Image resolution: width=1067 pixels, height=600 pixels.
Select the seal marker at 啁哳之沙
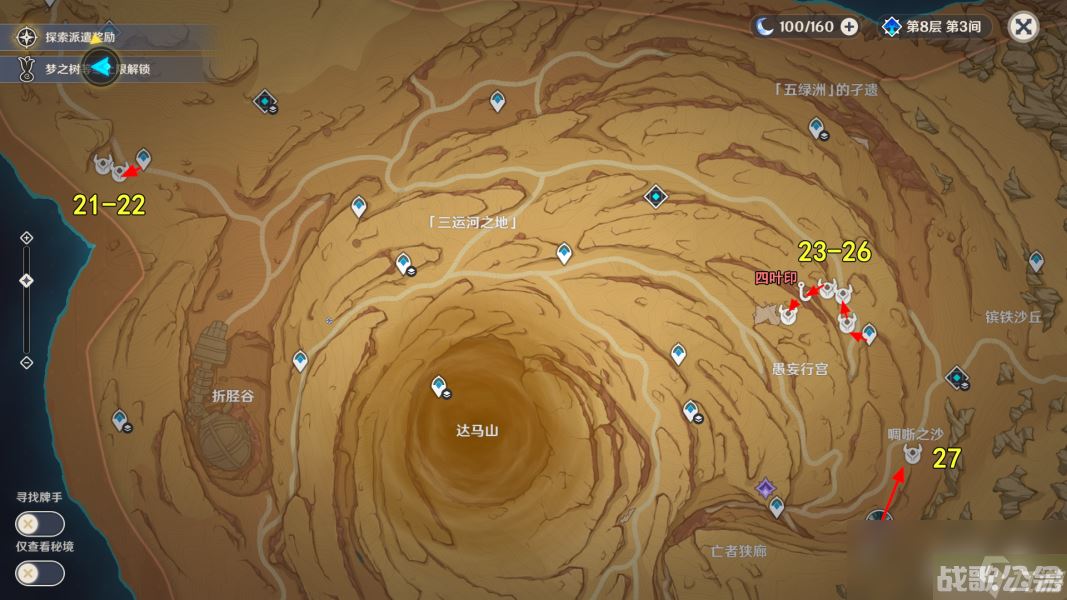tap(912, 454)
